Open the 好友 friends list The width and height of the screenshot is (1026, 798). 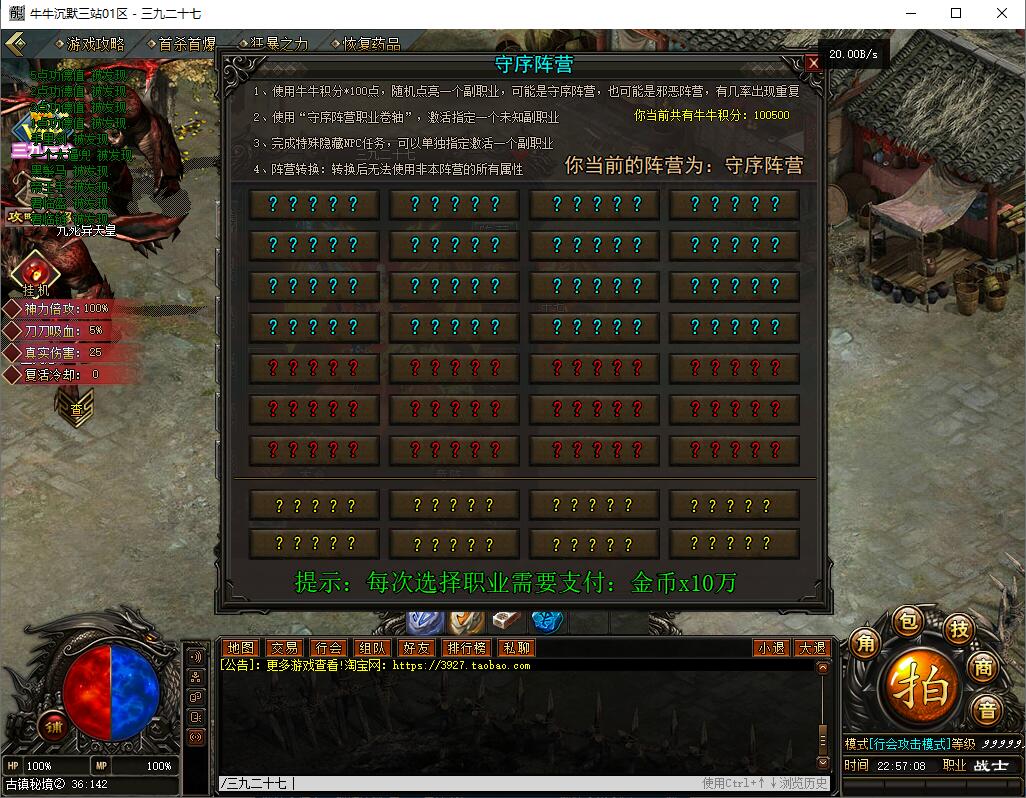(x=416, y=648)
